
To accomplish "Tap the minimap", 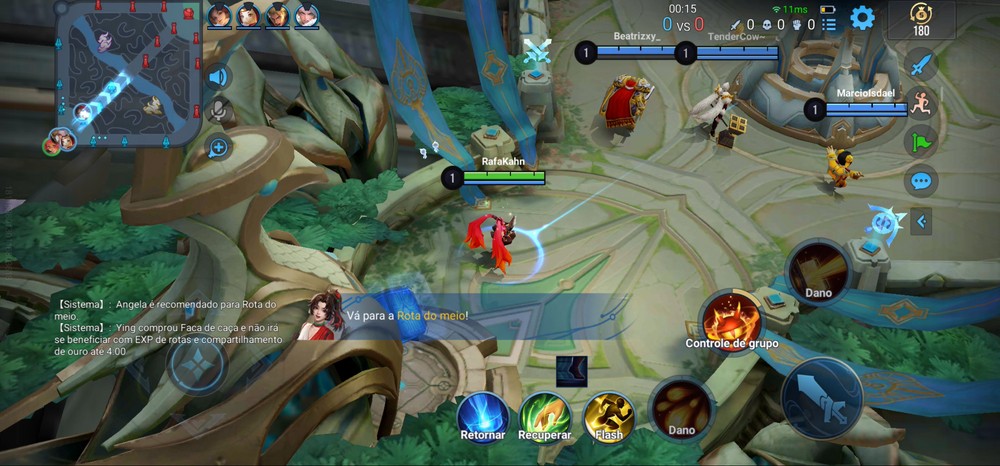I will tap(128, 73).
